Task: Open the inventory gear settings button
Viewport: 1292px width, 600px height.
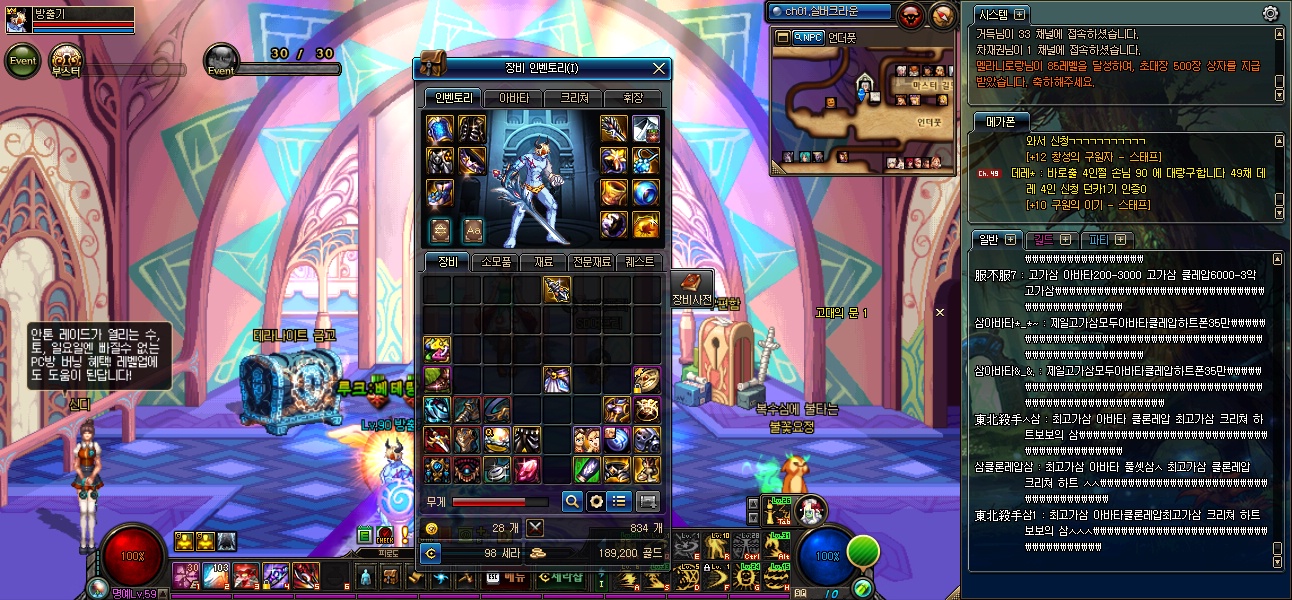Action: (x=596, y=501)
